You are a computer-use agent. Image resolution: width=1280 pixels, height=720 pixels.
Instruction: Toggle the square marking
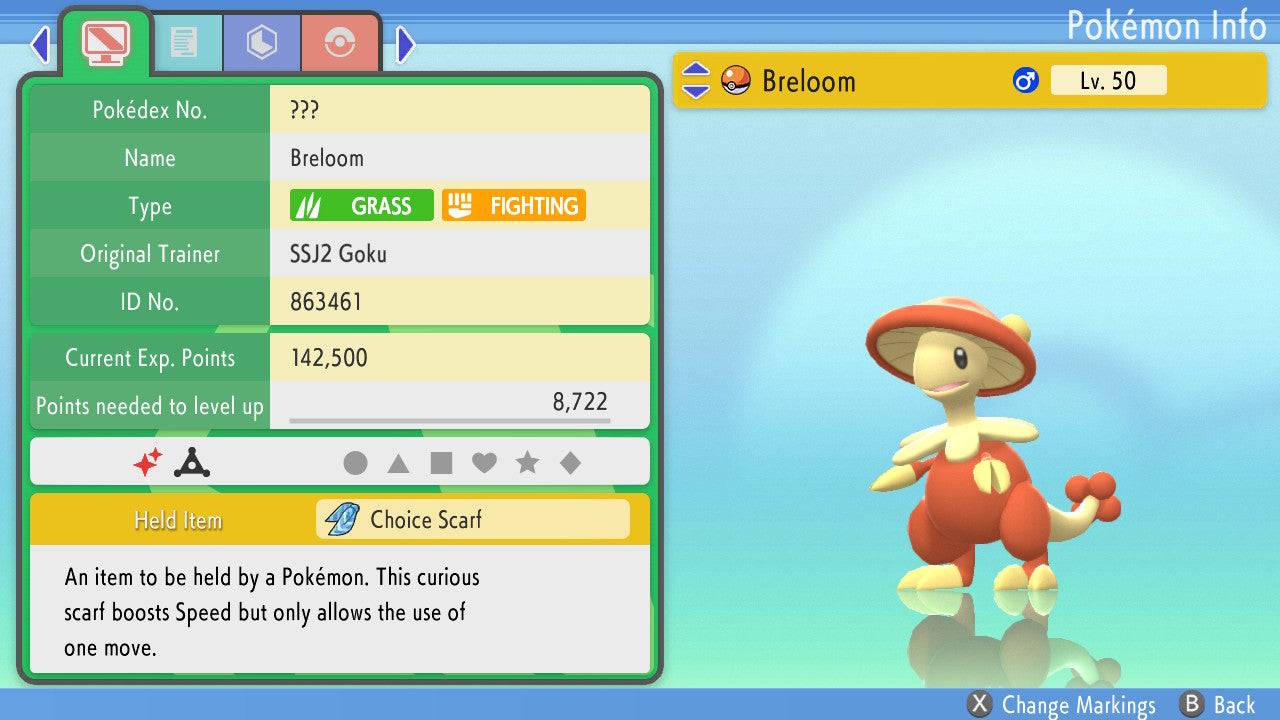(x=441, y=463)
